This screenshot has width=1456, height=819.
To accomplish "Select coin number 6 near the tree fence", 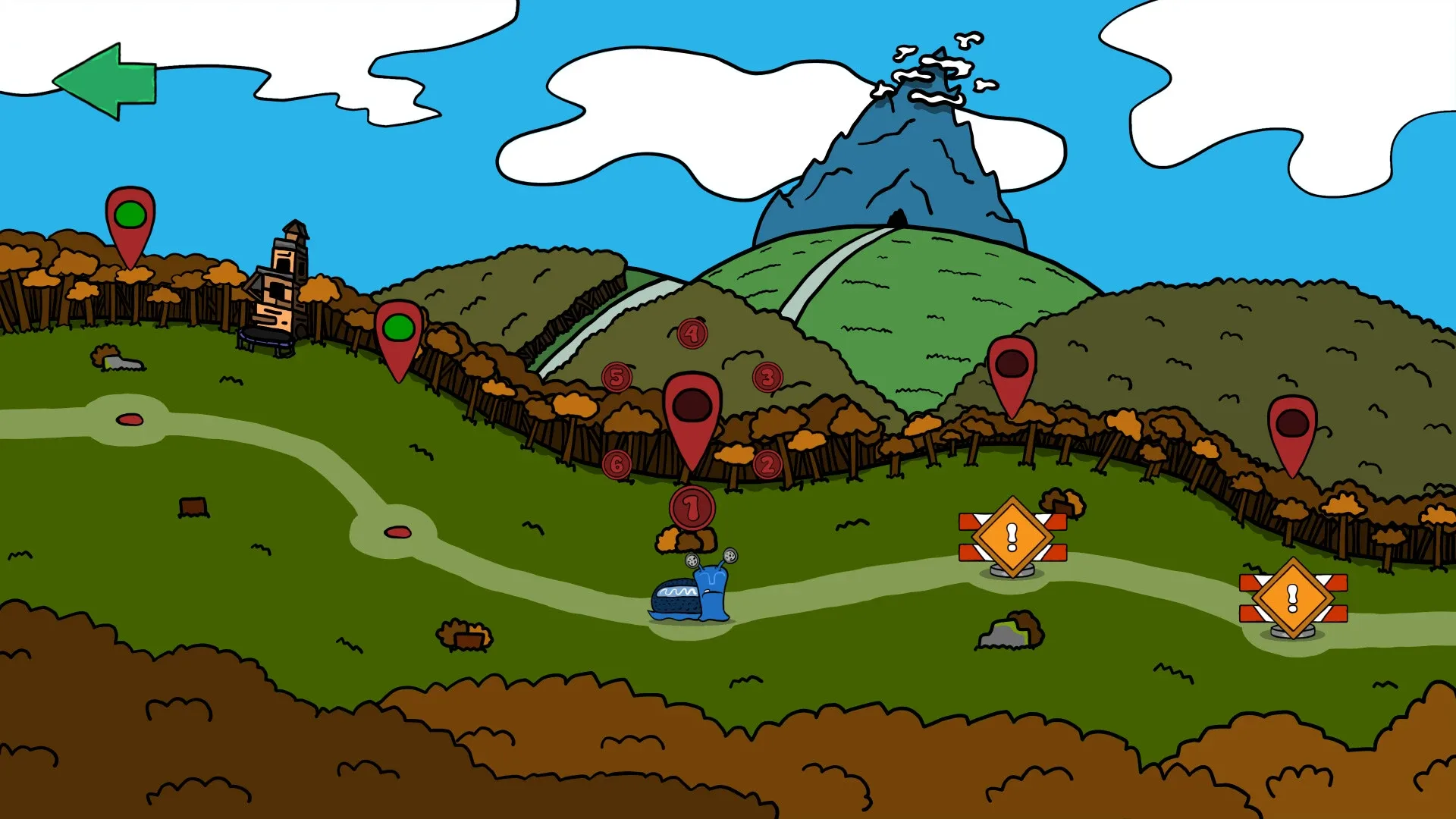I will (618, 462).
